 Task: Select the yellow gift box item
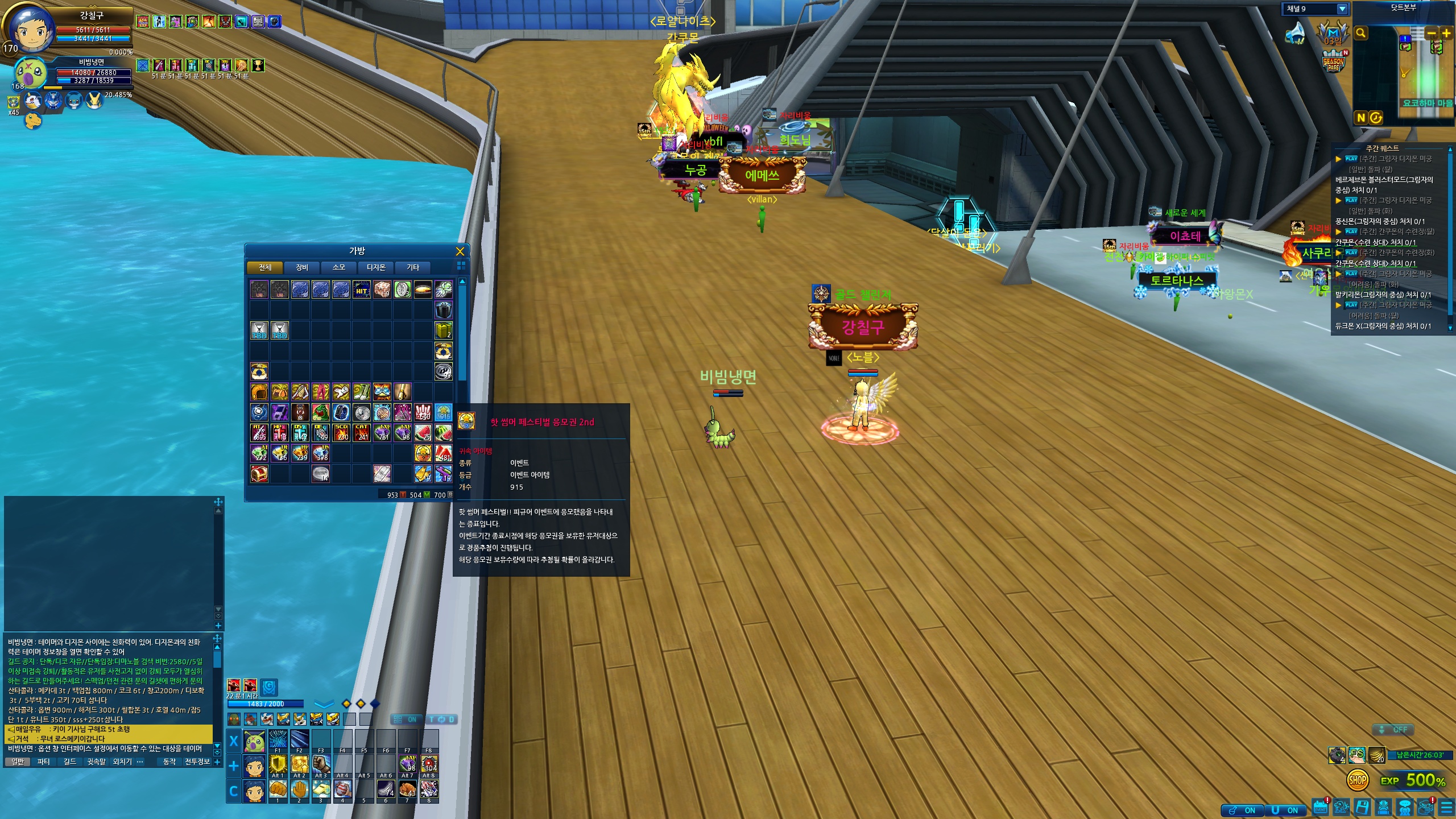pyautogui.click(x=444, y=330)
